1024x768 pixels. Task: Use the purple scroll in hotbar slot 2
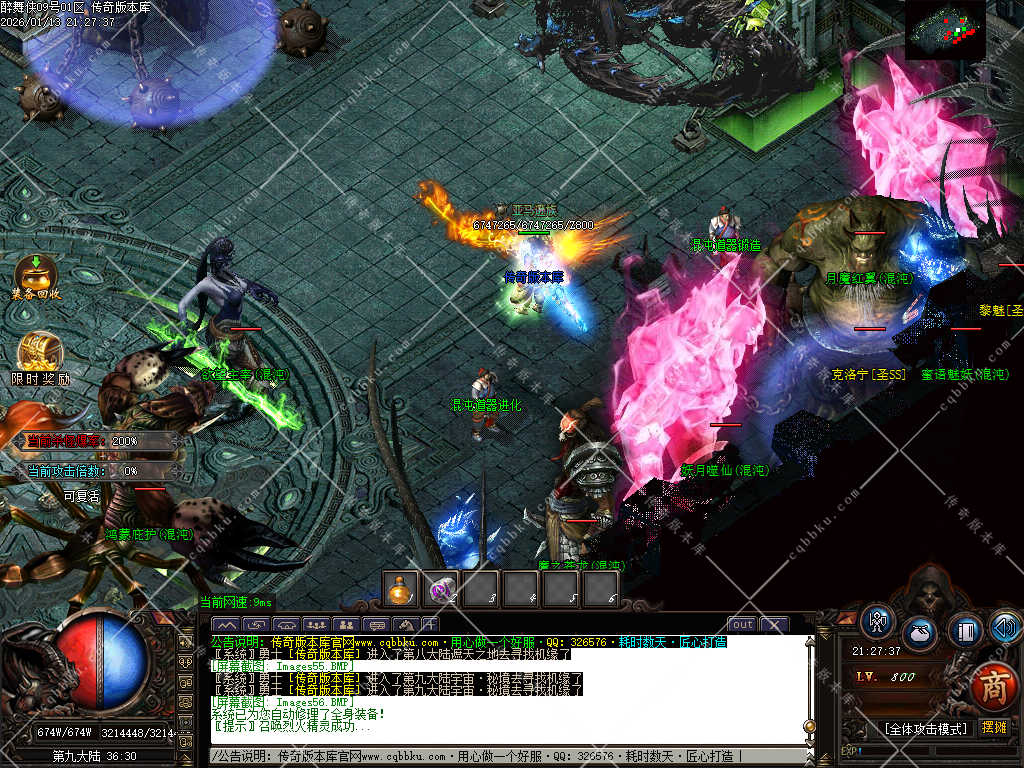[x=441, y=590]
